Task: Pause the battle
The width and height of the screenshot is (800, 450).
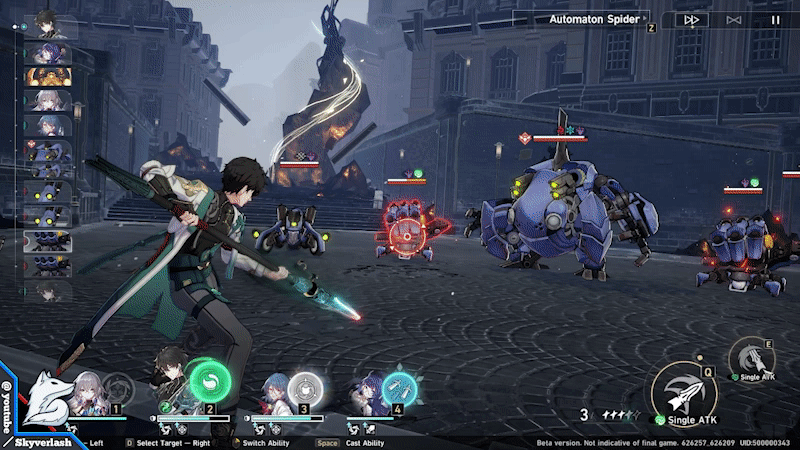Action: [x=775, y=19]
